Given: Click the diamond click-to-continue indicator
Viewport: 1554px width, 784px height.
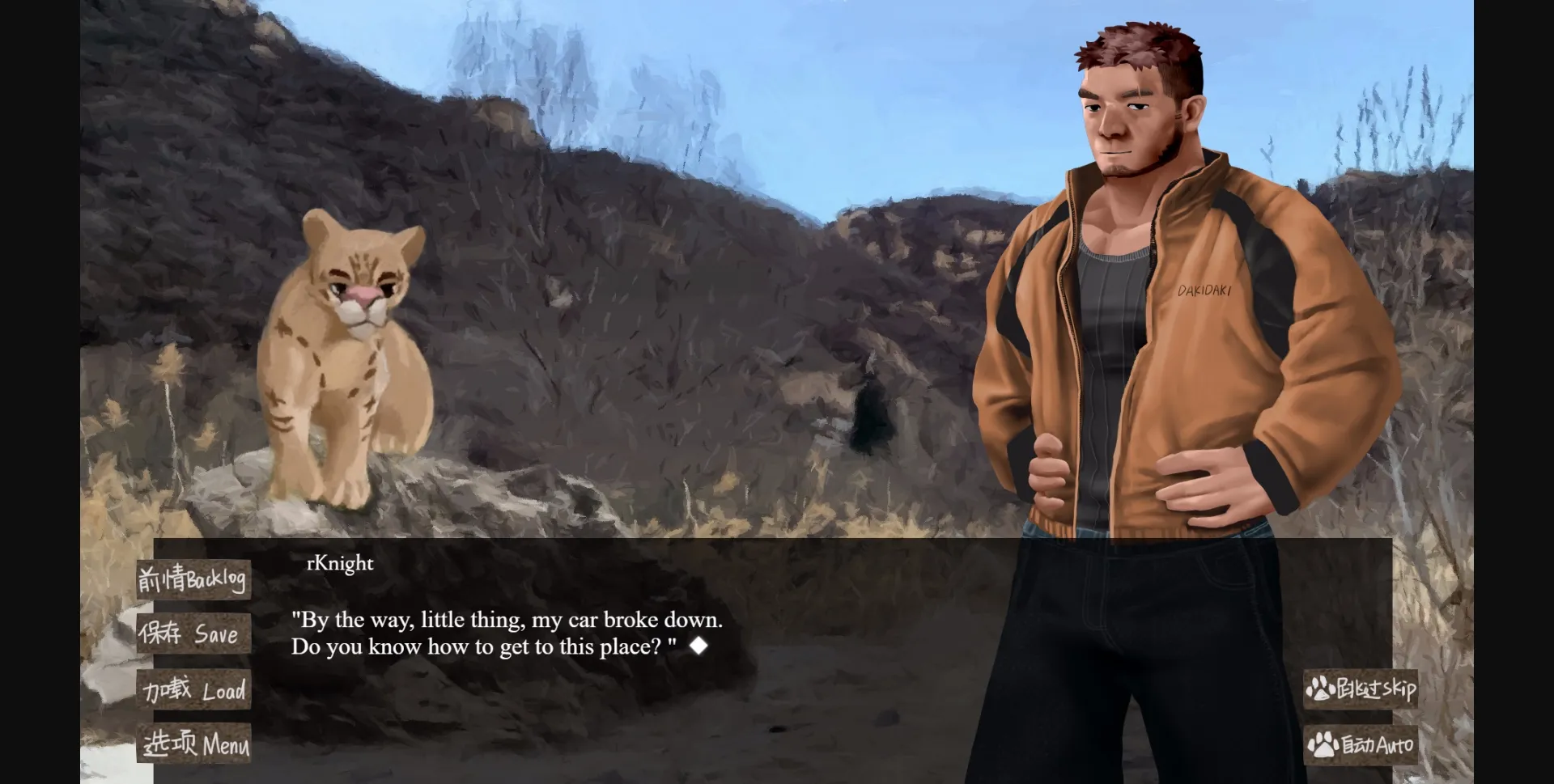Looking at the screenshot, I should [699, 646].
